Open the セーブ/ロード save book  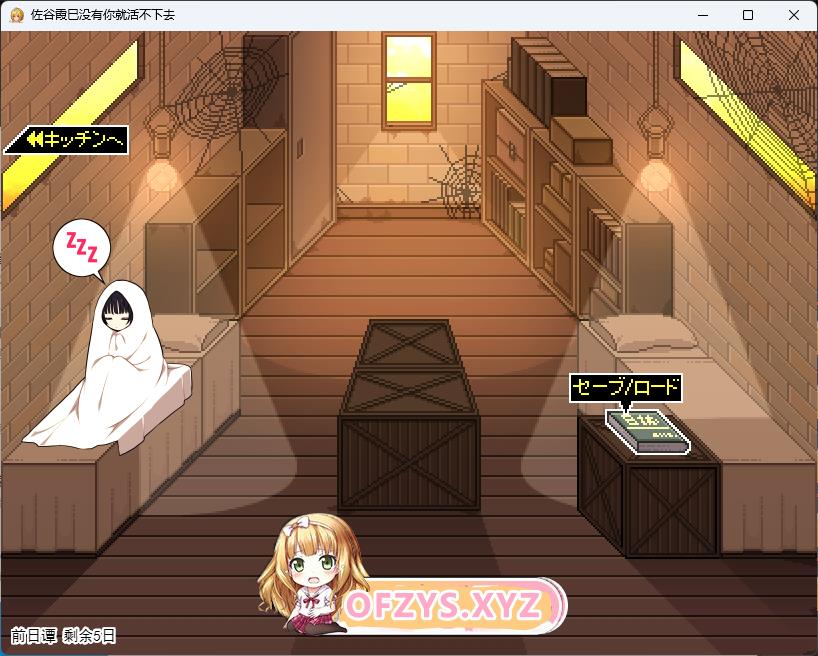[x=646, y=431]
